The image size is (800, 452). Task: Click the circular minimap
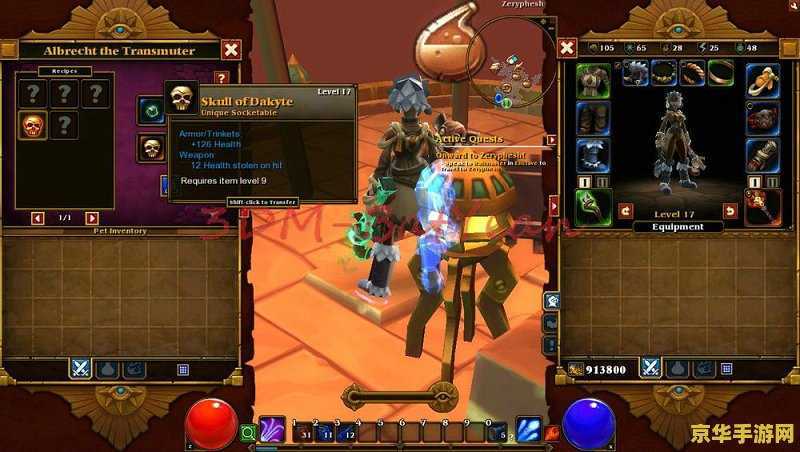pyautogui.click(x=510, y=62)
